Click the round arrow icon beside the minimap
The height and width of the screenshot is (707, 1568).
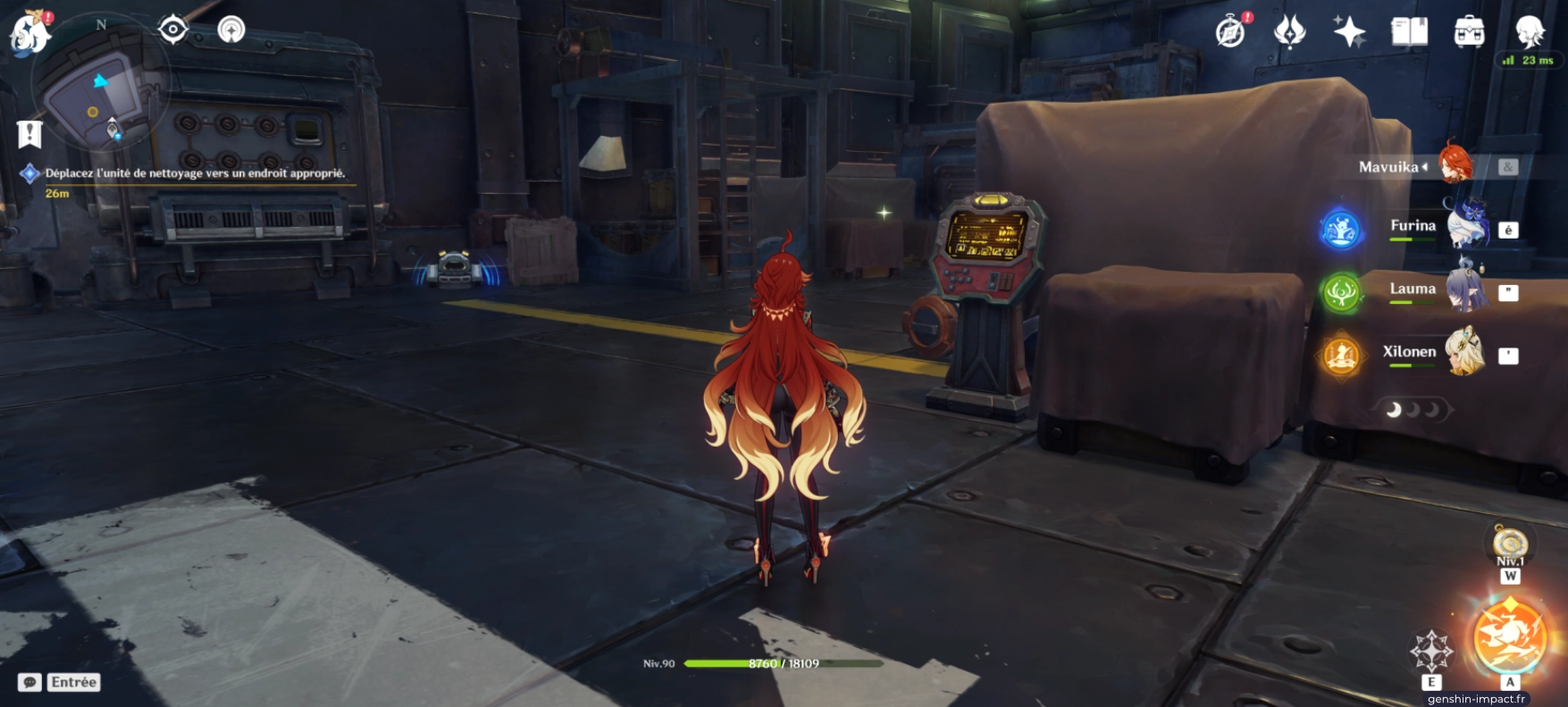(231, 30)
